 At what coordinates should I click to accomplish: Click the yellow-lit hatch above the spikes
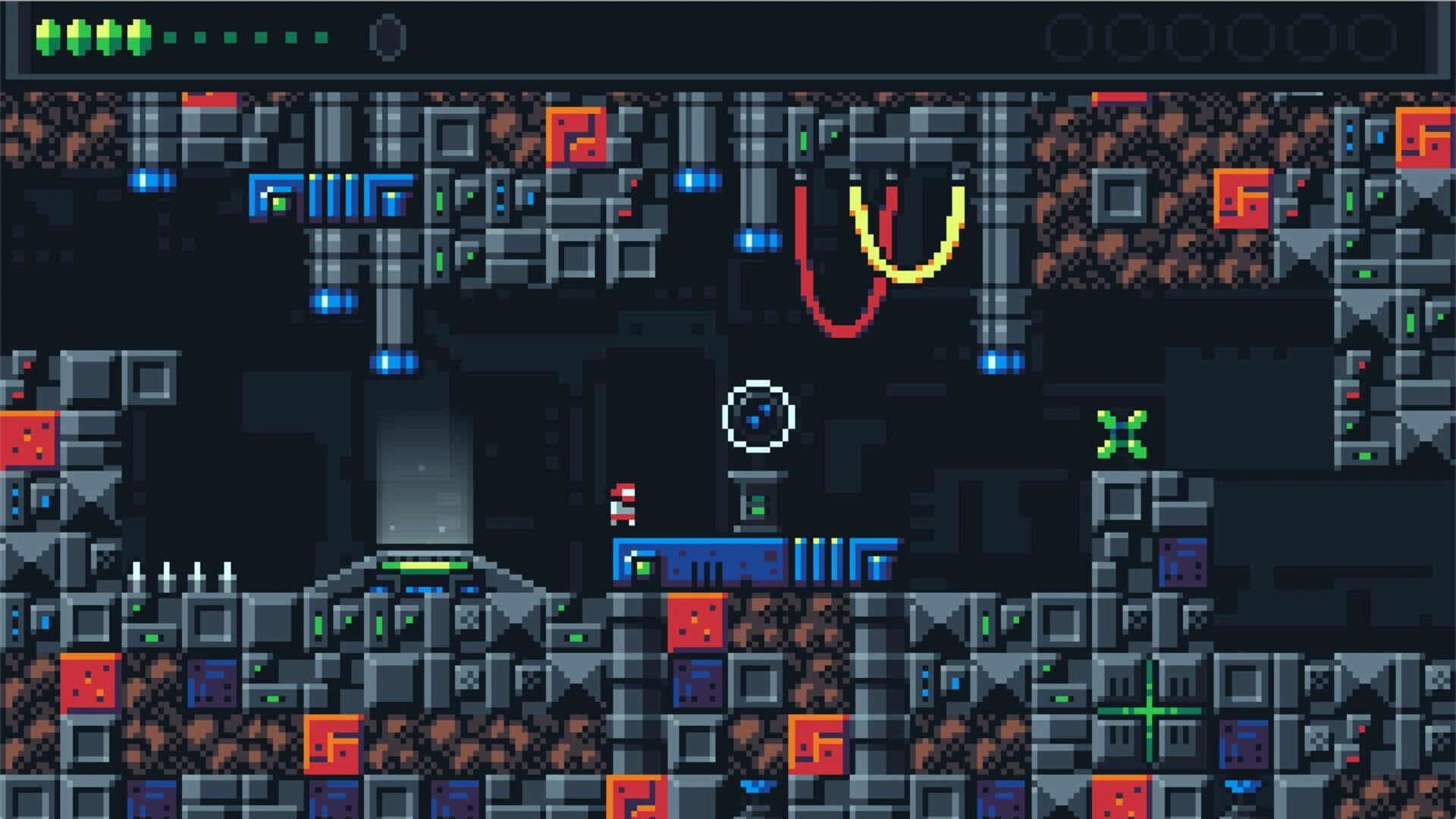click(x=425, y=565)
